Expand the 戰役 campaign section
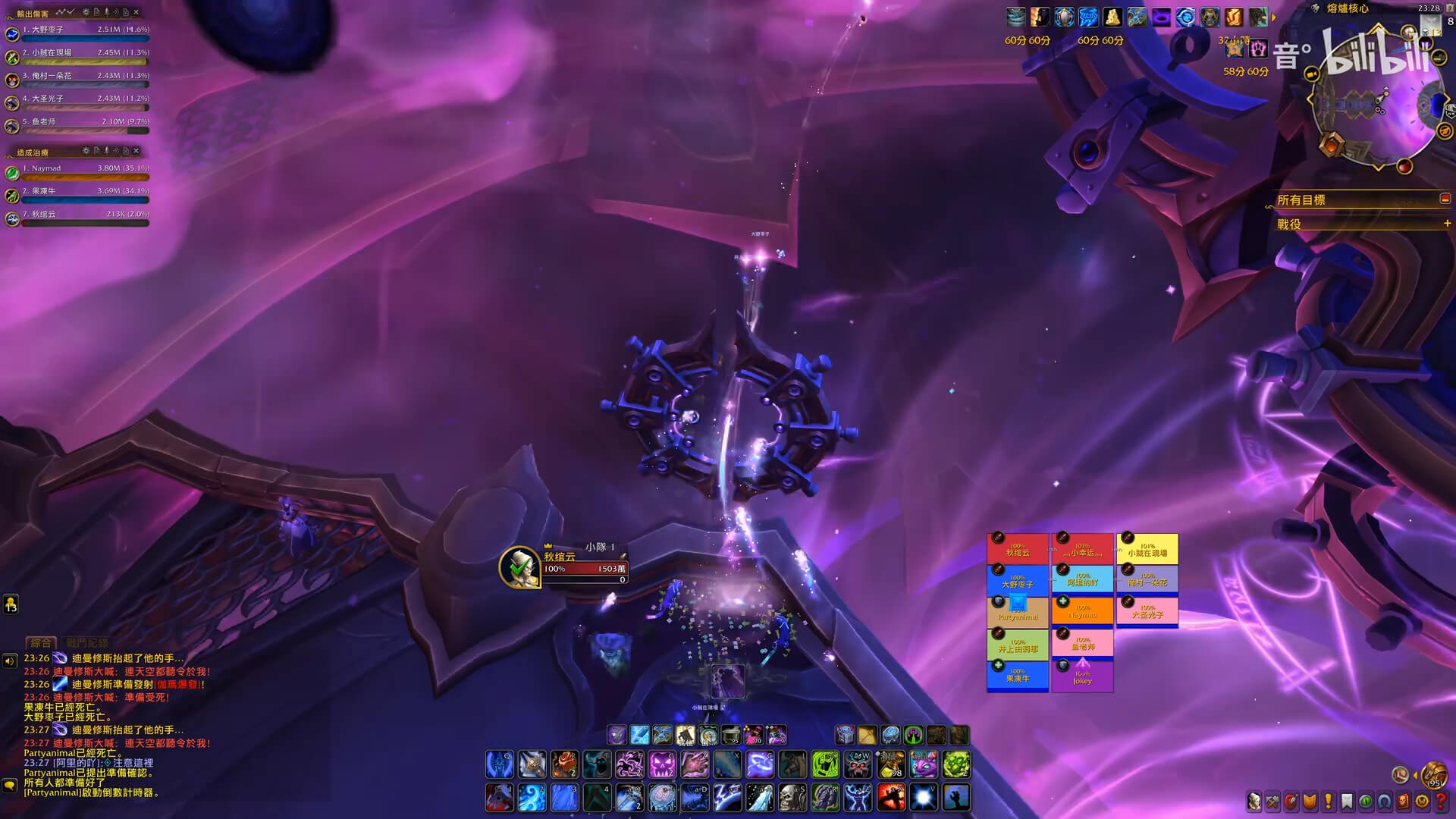1456x819 pixels. tap(1447, 224)
